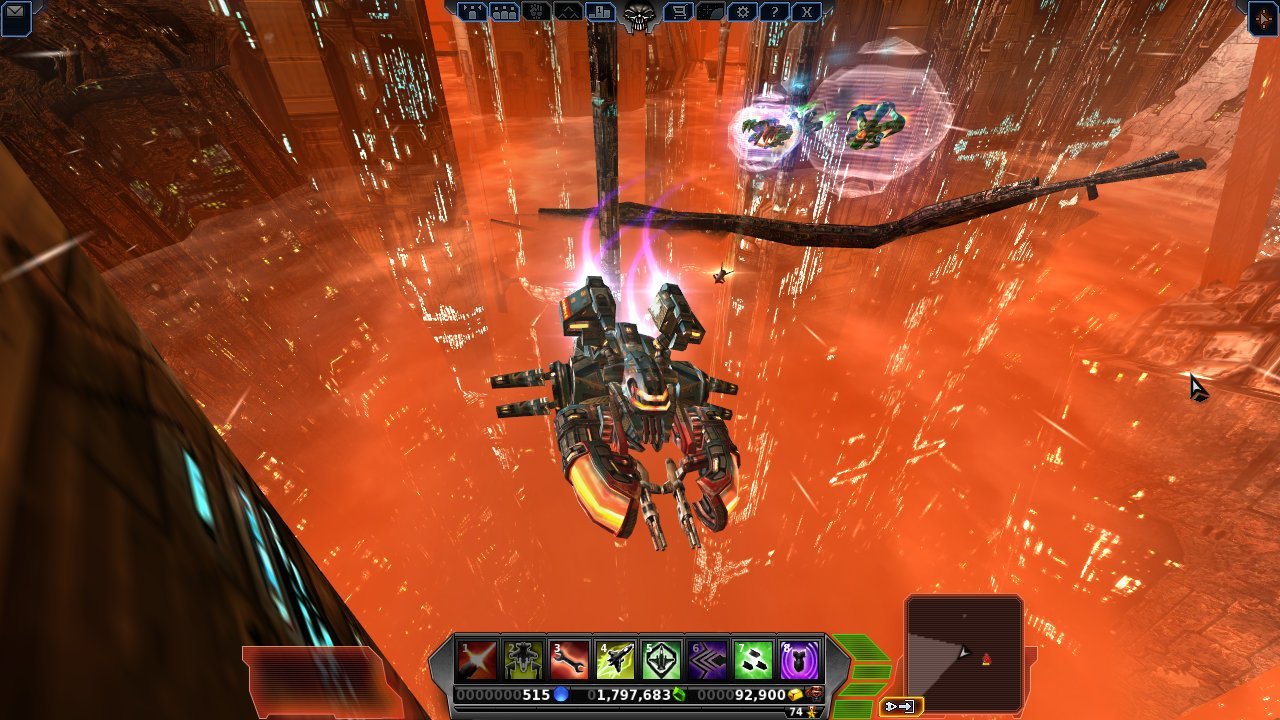Open the three-people group button
Screen dimensions: 1280x720
(504, 12)
